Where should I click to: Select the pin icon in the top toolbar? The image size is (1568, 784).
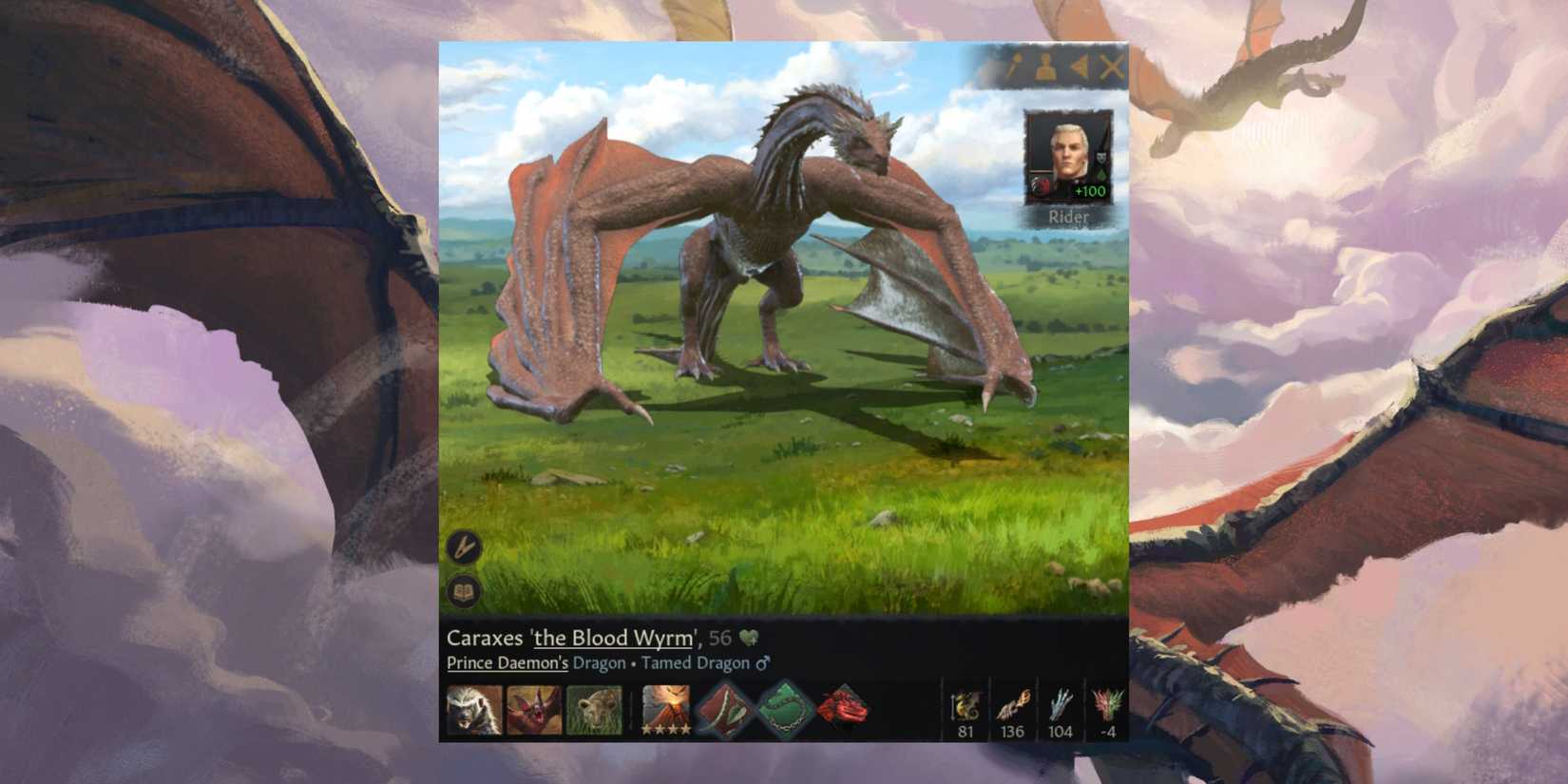pos(1015,68)
